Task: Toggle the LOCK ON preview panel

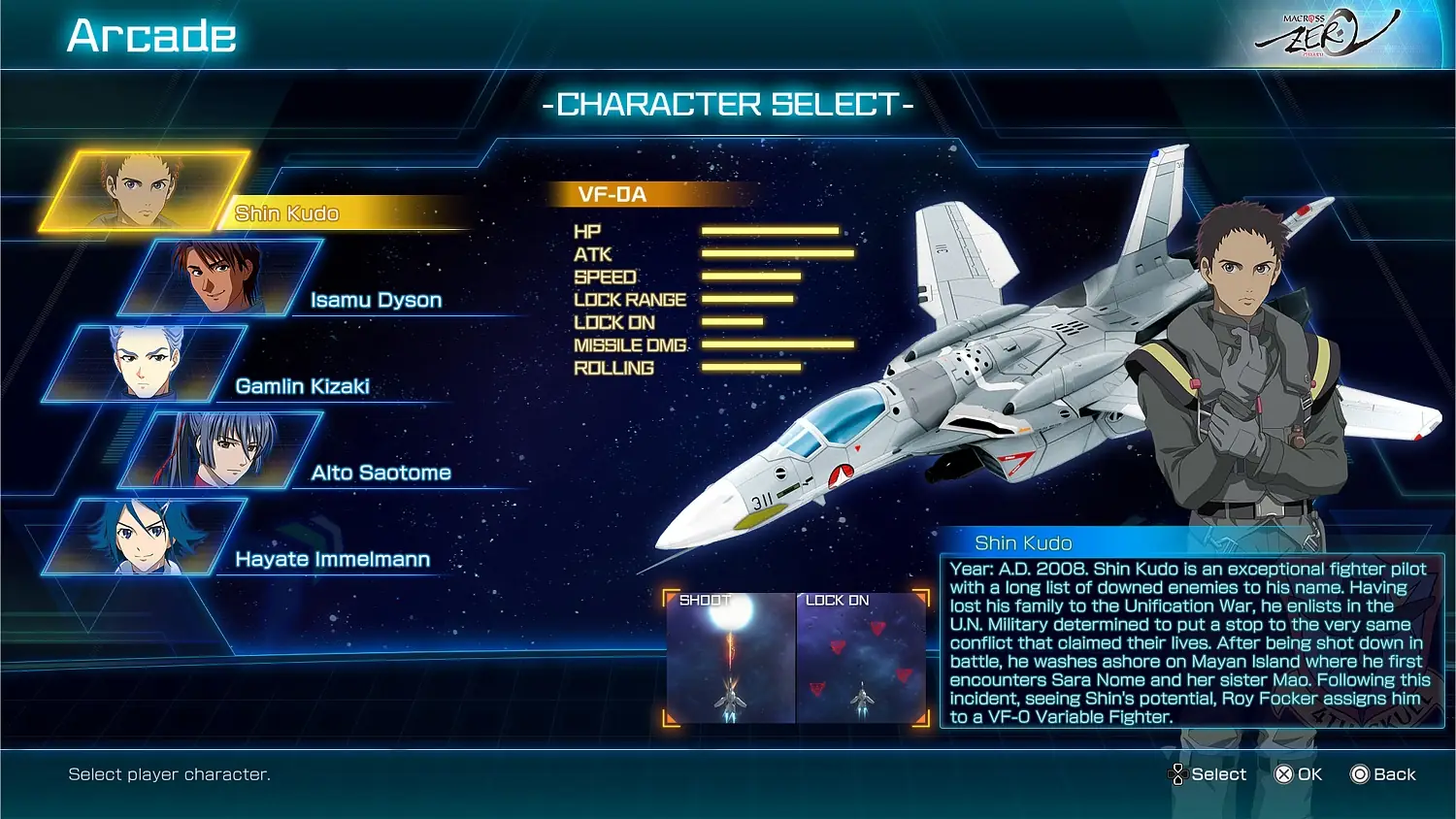Action: click(x=859, y=658)
